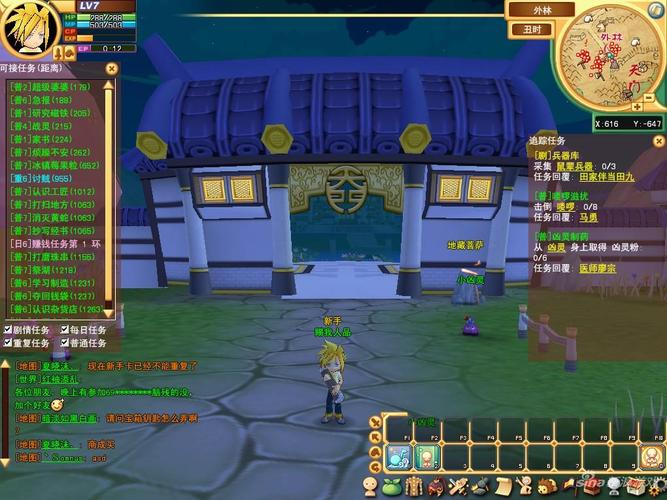
Task: Click the 马勇 quest reply link
Action: point(588,215)
